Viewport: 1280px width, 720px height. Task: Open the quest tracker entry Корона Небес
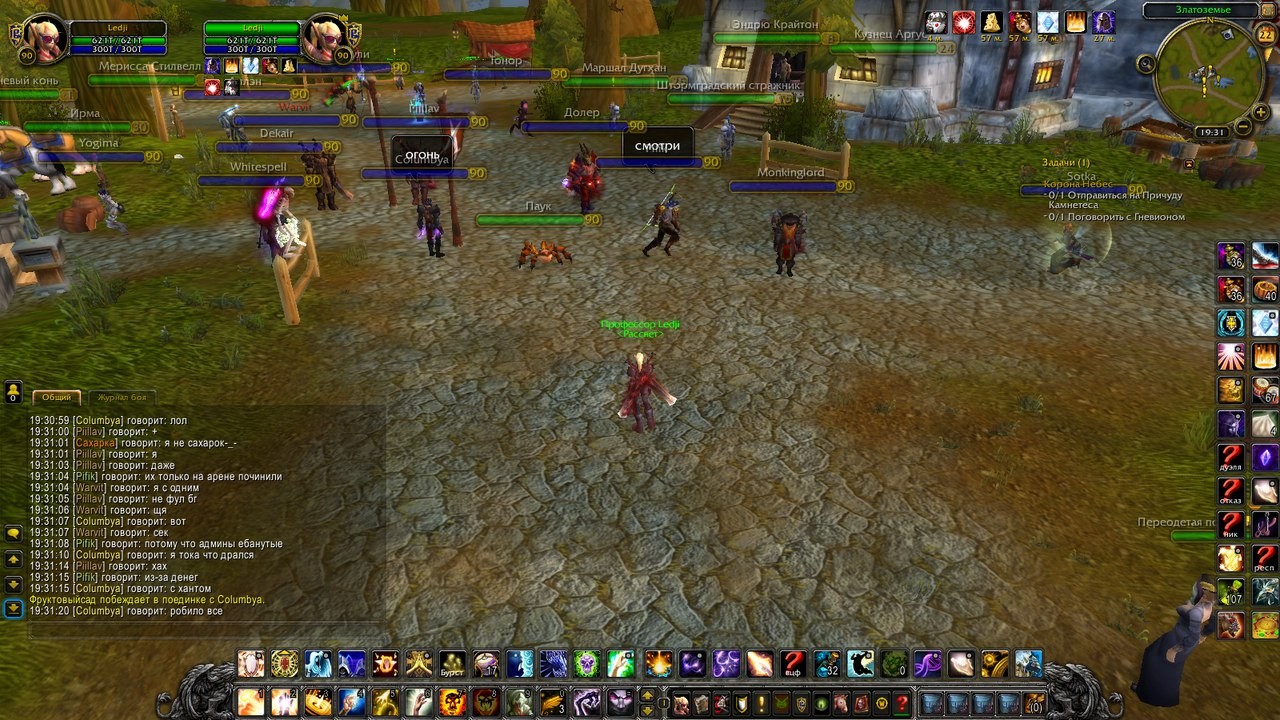click(x=1084, y=184)
